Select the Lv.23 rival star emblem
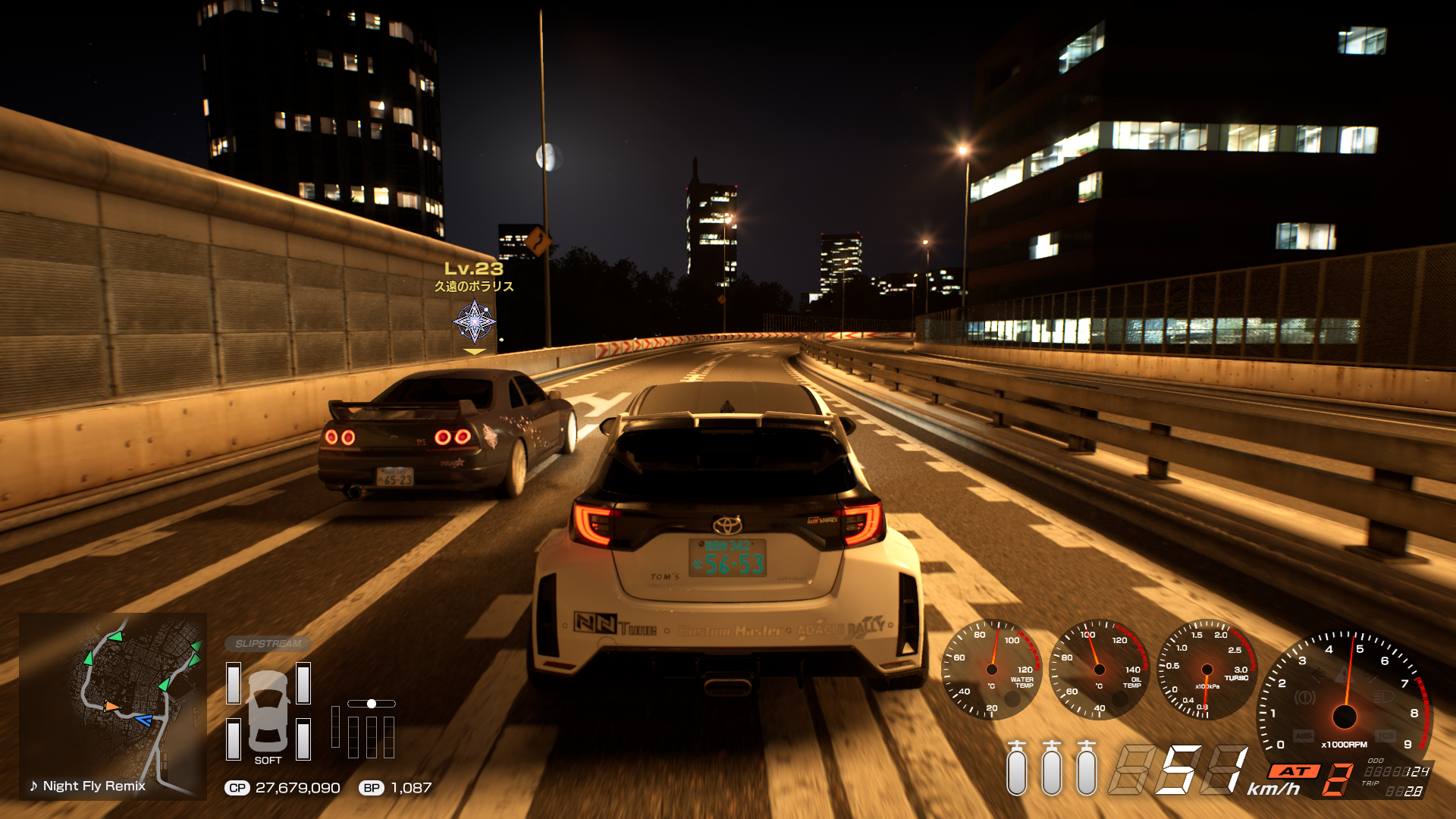The image size is (1456, 819). tap(475, 322)
